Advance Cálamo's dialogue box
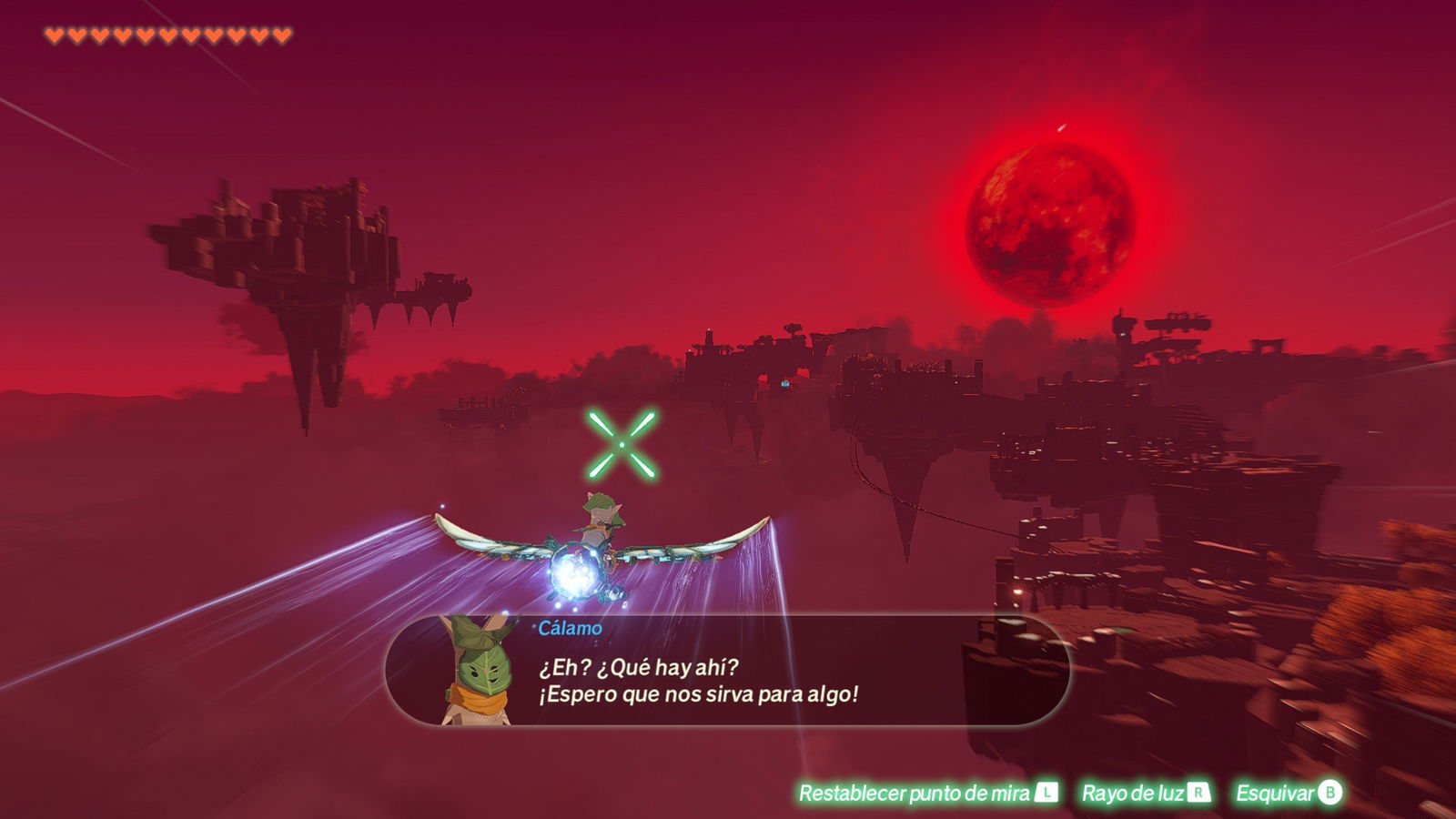Screen dimensions: 1456x819 pyautogui.click(x=726, y=672)
